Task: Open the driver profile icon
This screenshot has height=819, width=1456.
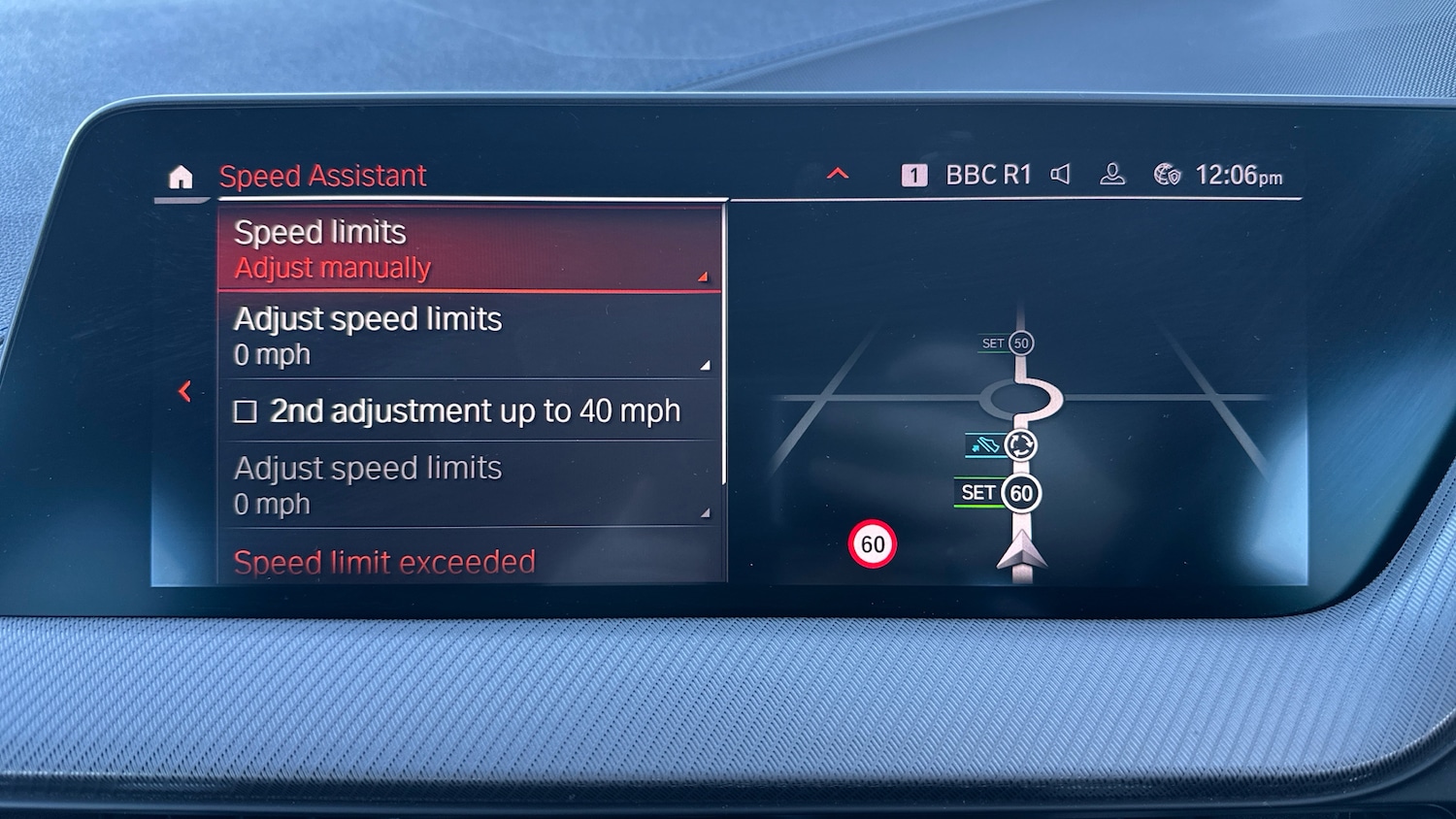Action: [1112, 175]
